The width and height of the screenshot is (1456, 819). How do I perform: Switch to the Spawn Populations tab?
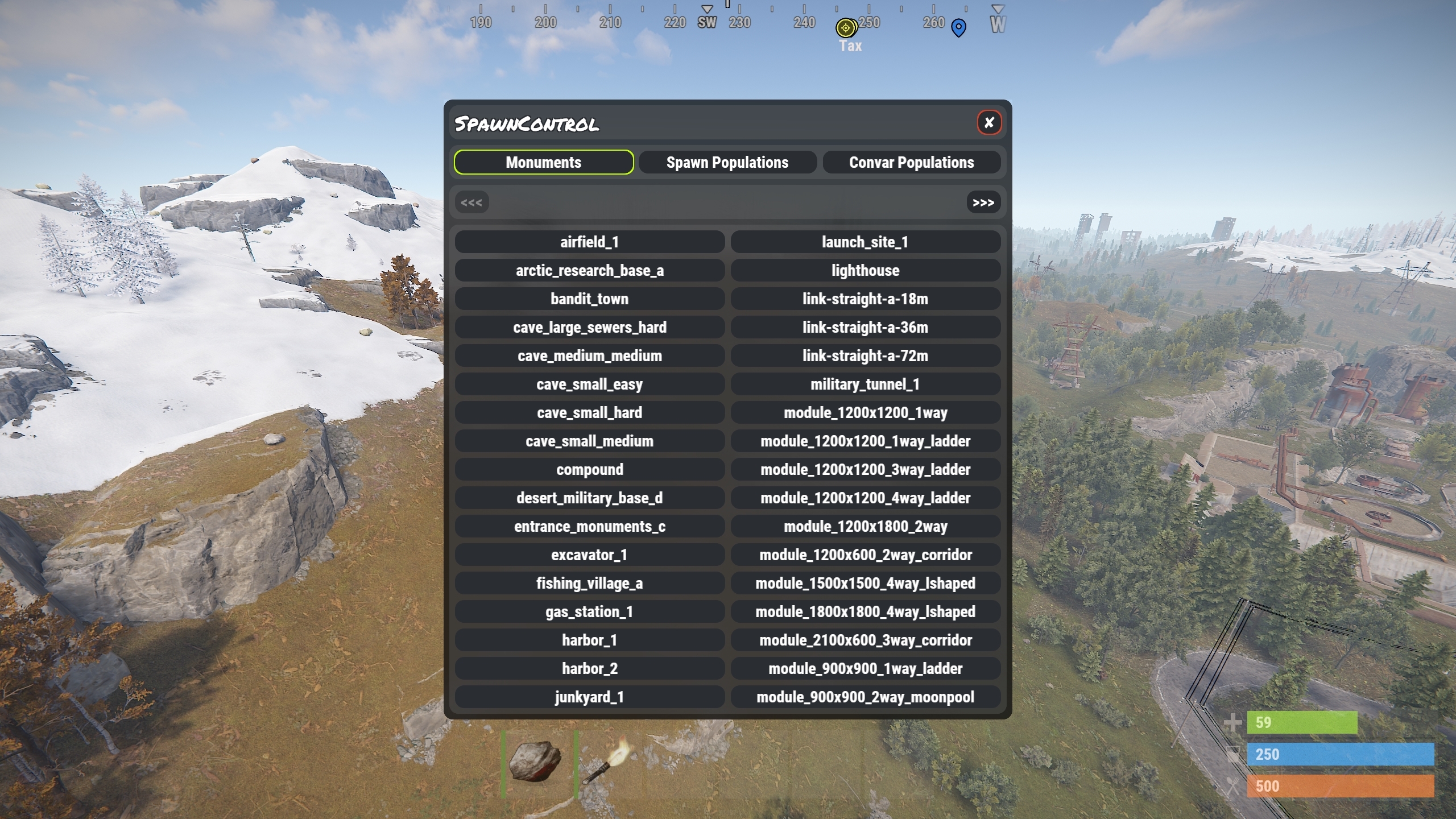click(727, 162)
